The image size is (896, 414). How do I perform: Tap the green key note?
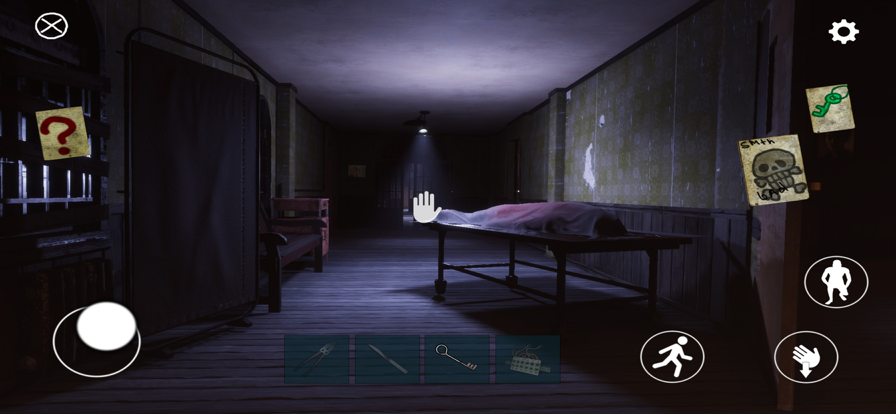click(x=829, y=108)
